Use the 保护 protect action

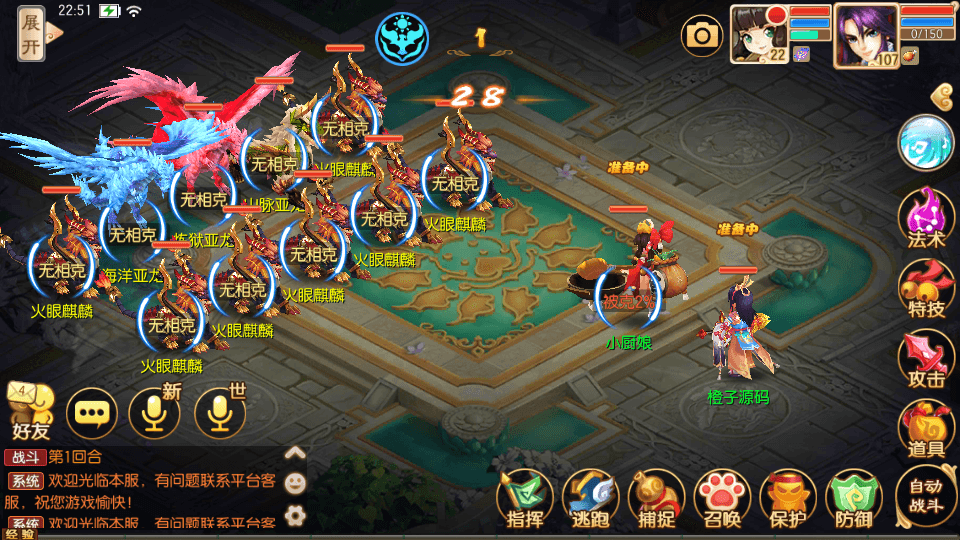tap(789, 497)
